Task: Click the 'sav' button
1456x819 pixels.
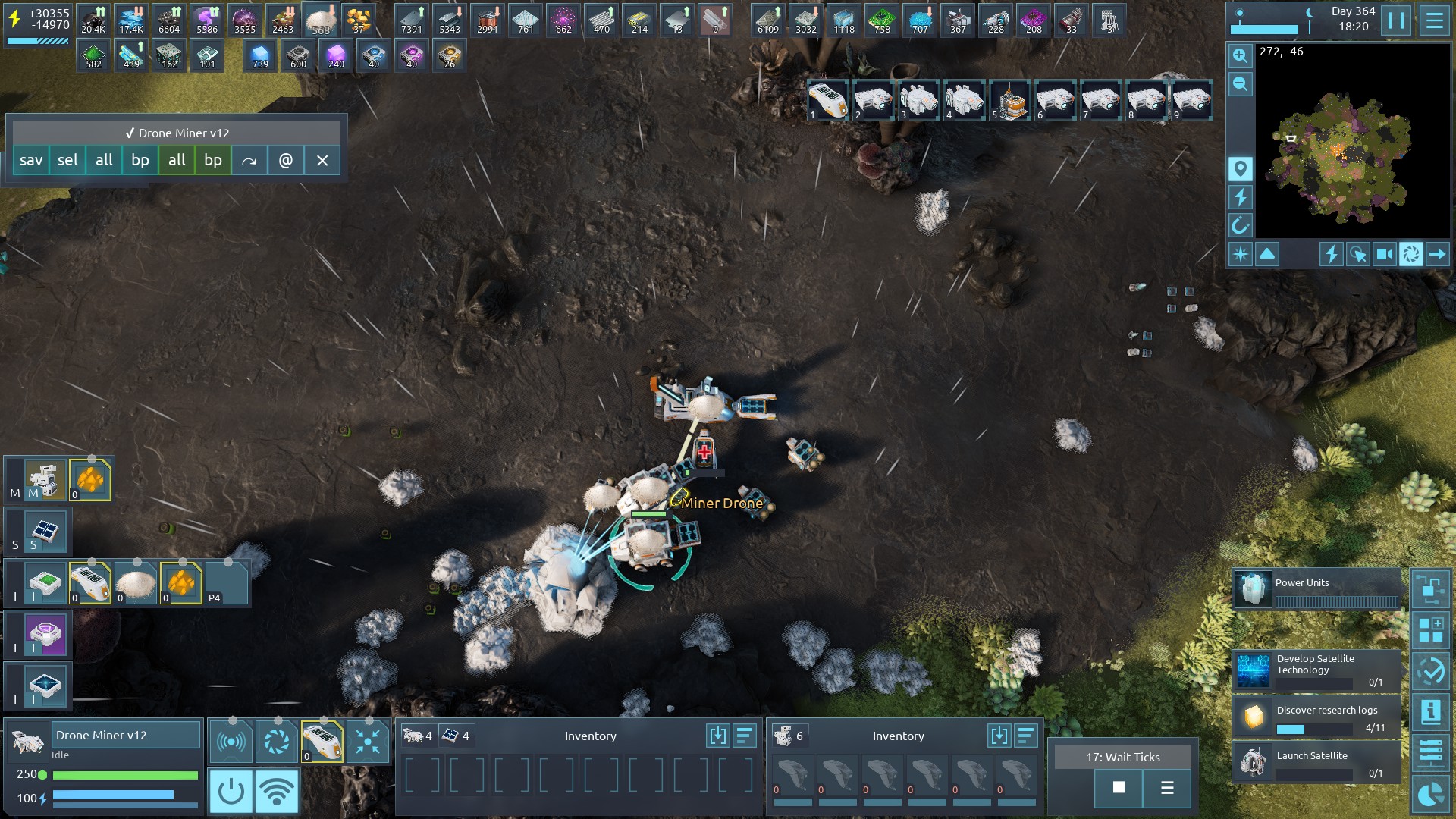Action: click(x=31, y=160)
